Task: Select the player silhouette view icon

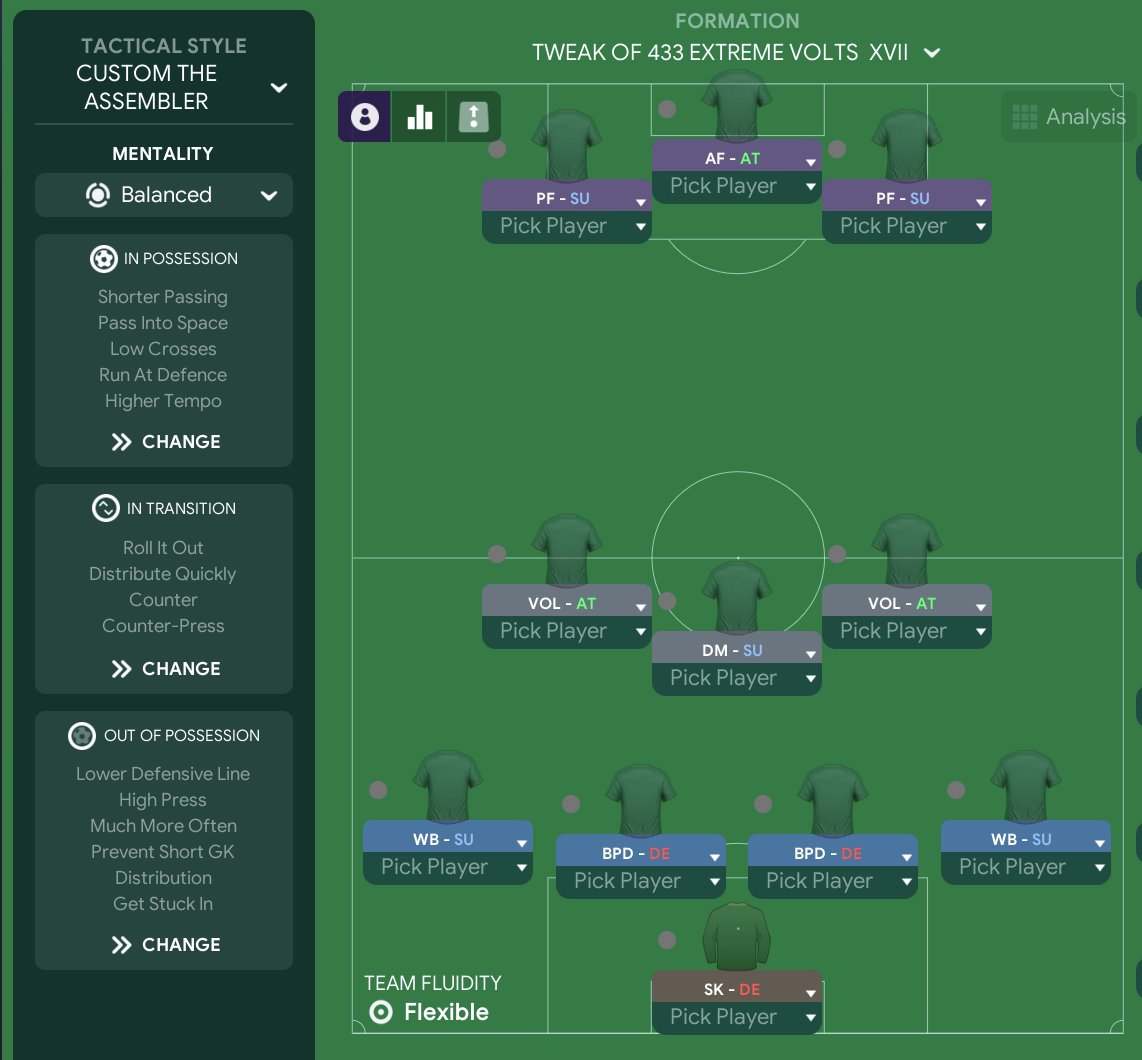Action: coord(365,117)
